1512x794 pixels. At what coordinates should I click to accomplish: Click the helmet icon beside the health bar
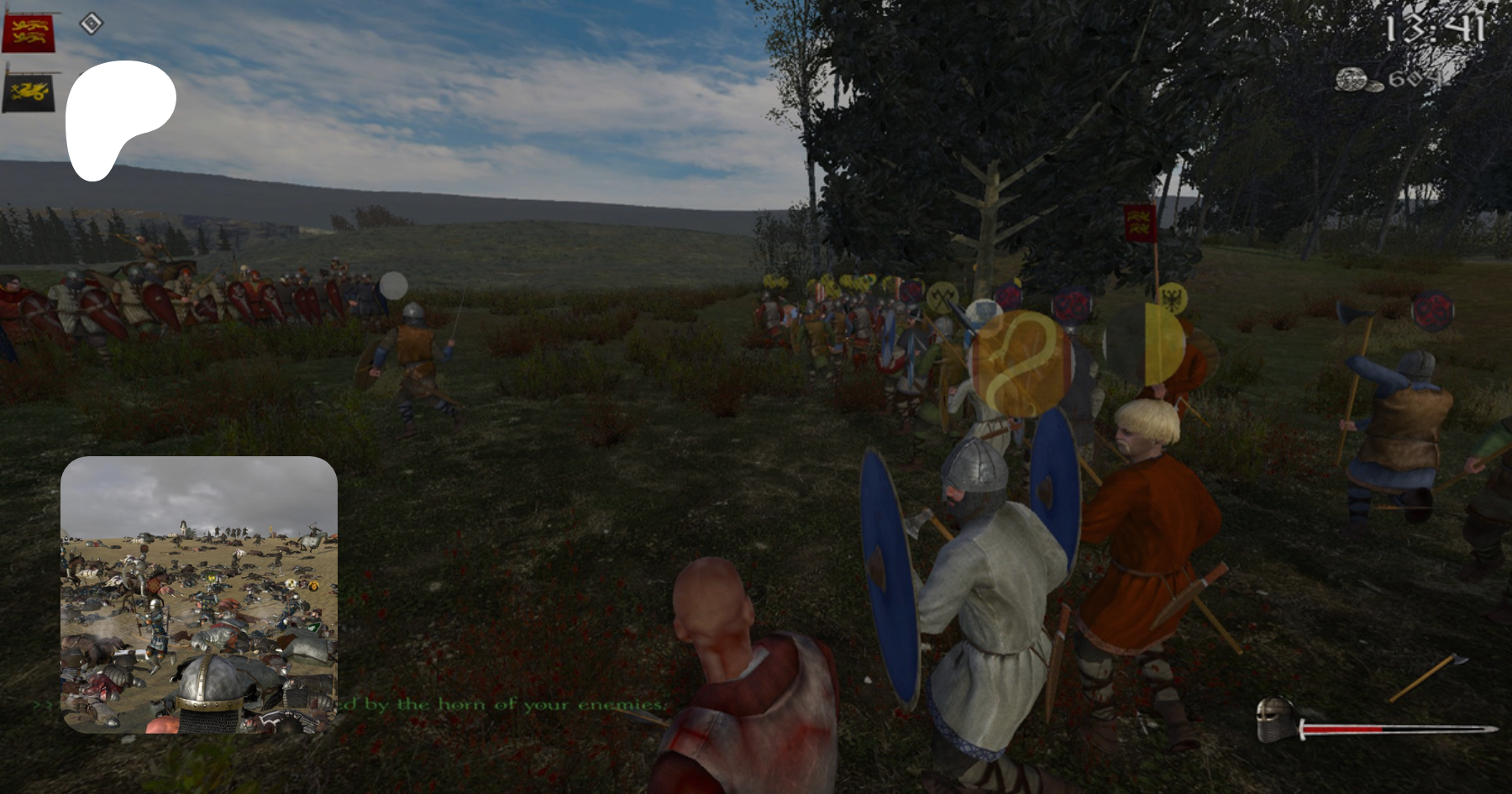point(1275,720)
